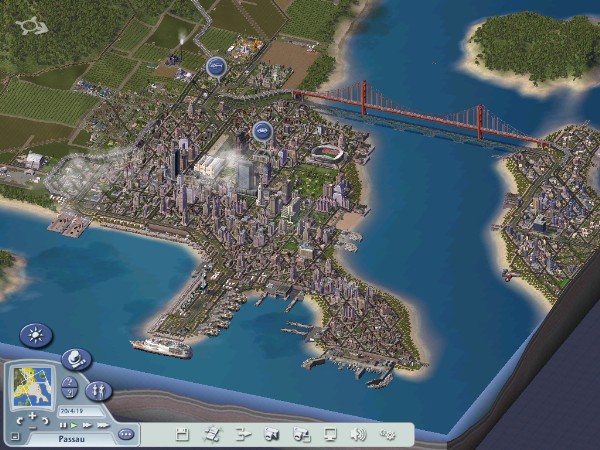Viewport: 600px width, 450px height.
Task: Set simulation to normal play speed
Action: point(74,425)
